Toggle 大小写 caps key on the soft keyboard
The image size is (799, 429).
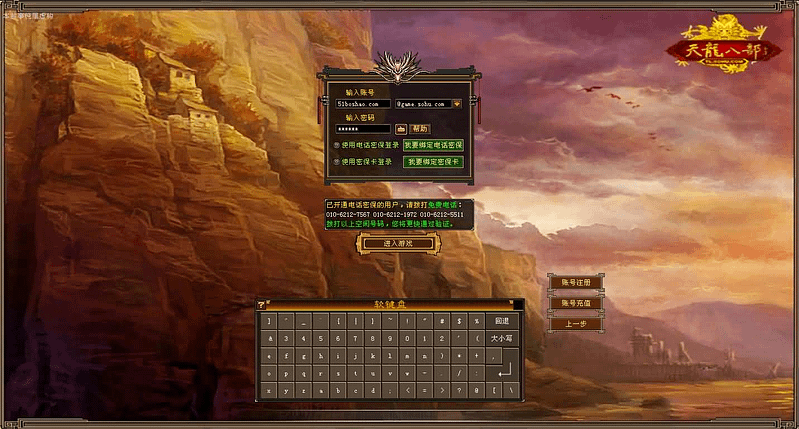click(502, 338)
